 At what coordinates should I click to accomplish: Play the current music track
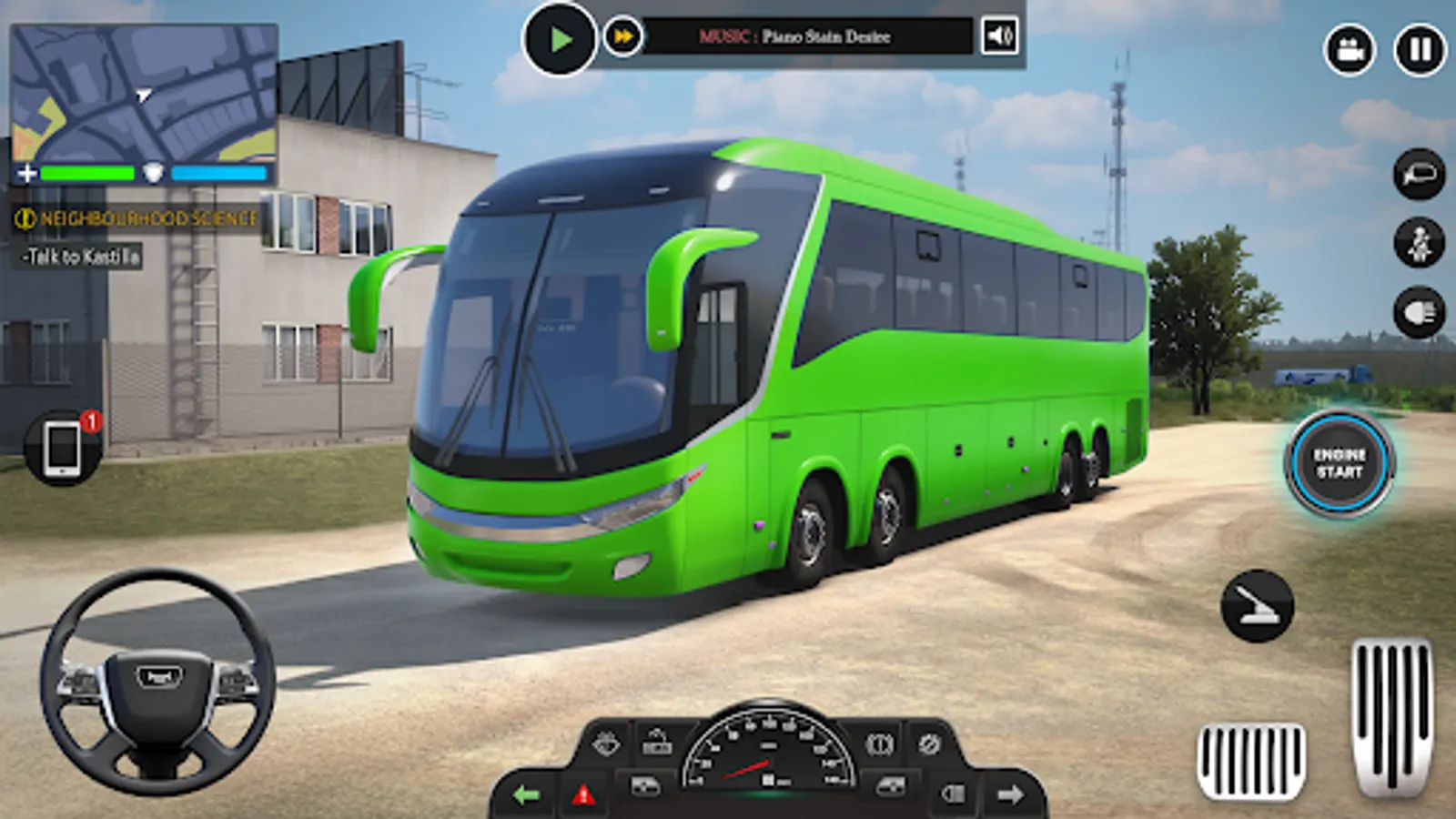click(x=562, y=36)
